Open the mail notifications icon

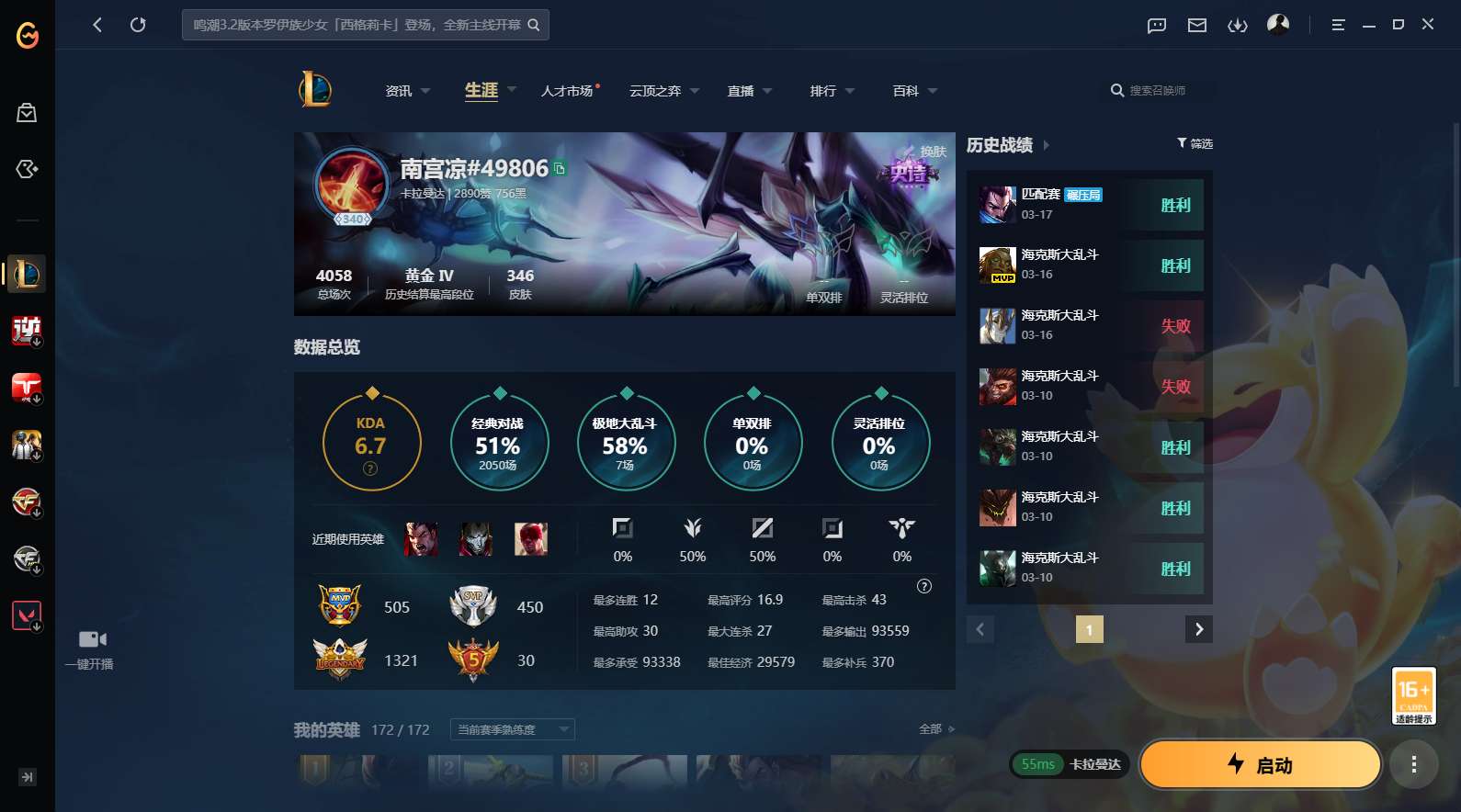[x=1196, y=25]
